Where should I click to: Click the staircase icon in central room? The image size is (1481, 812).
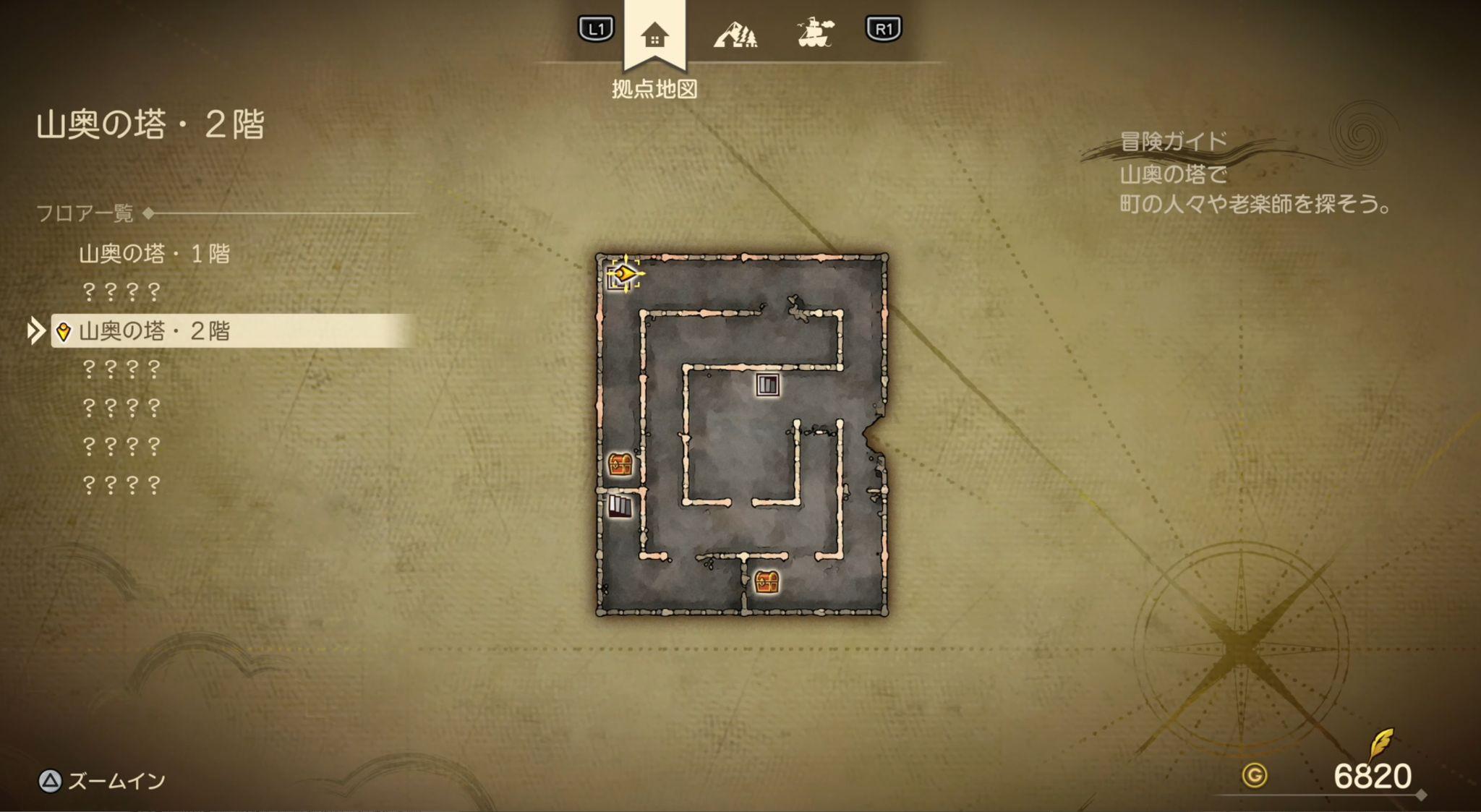767,385
